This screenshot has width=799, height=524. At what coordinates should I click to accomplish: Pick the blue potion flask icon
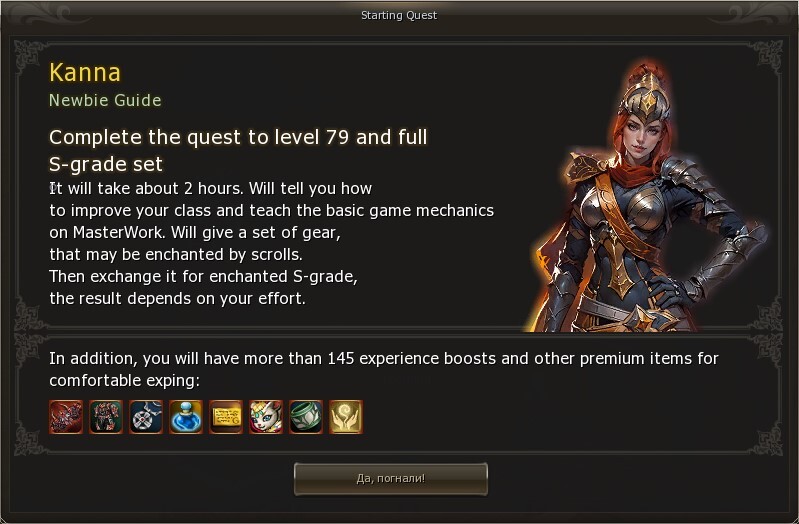pyautogui.click(x=186, y=417)
